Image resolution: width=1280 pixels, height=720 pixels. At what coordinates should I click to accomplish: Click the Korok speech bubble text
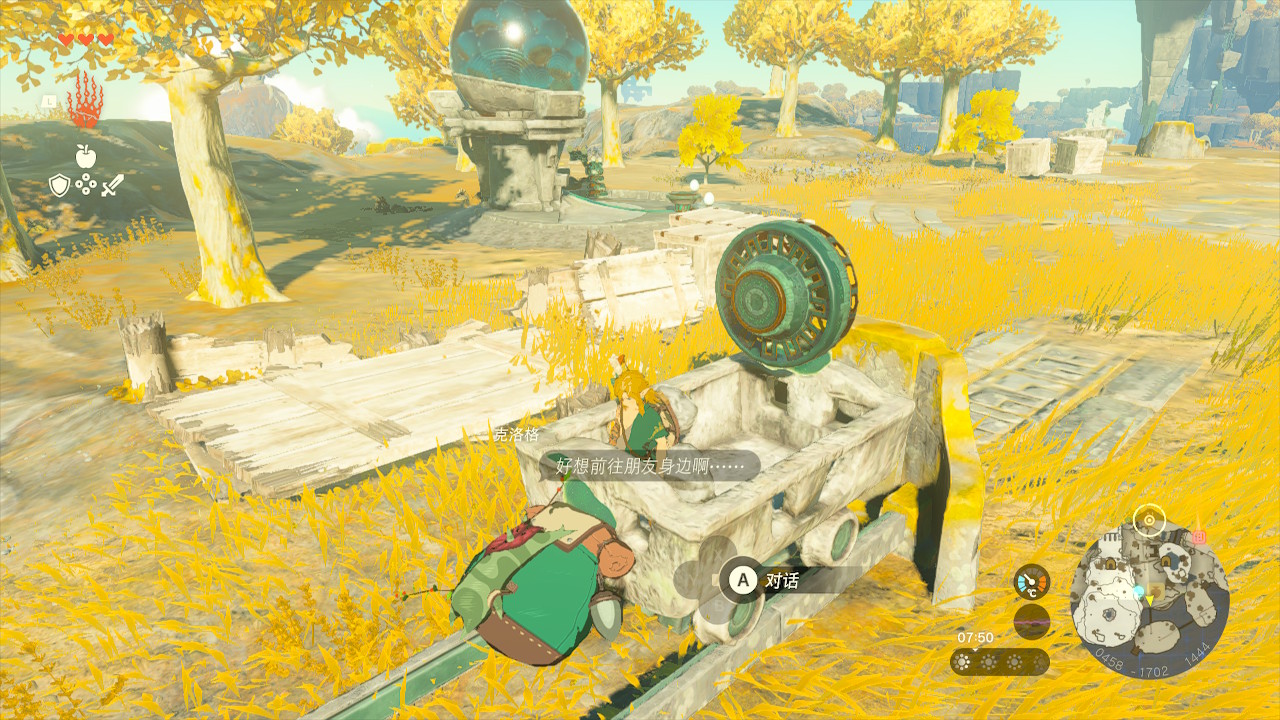650,465
